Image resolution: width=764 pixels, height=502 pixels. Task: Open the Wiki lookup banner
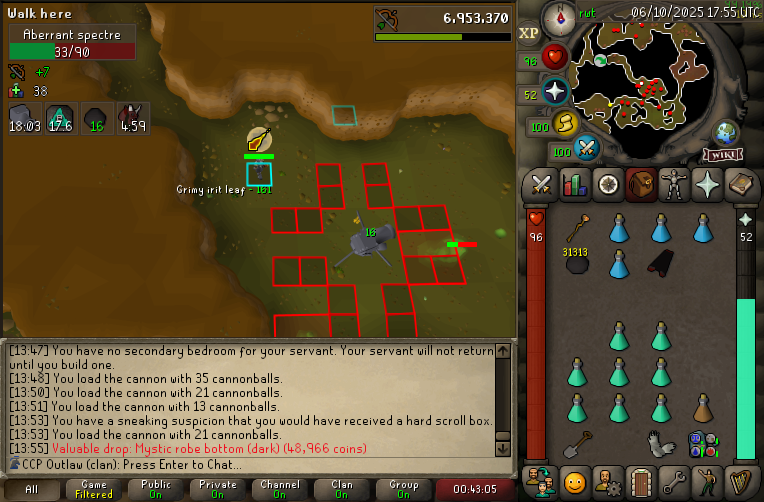click(723, 155)
